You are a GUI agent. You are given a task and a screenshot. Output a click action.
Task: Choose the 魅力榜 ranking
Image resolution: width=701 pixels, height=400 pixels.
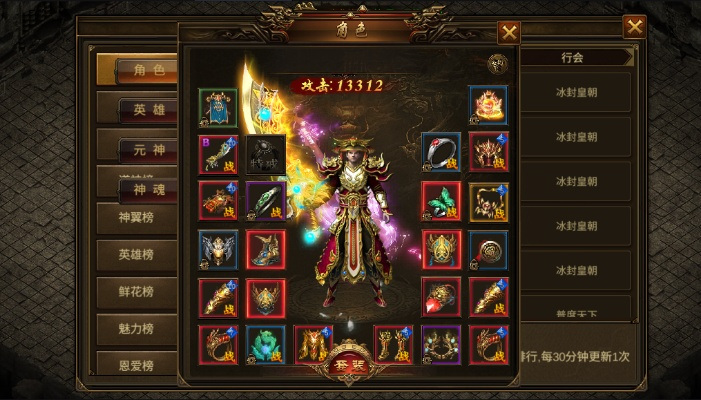[138, 329]
